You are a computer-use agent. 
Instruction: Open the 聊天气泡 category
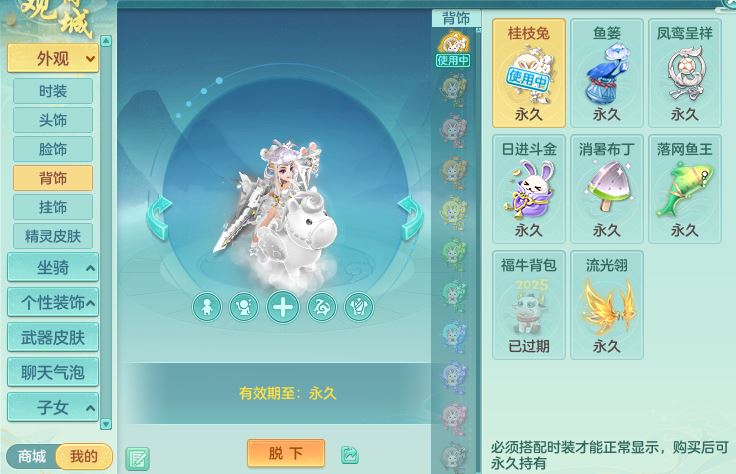tap(53, 373)
